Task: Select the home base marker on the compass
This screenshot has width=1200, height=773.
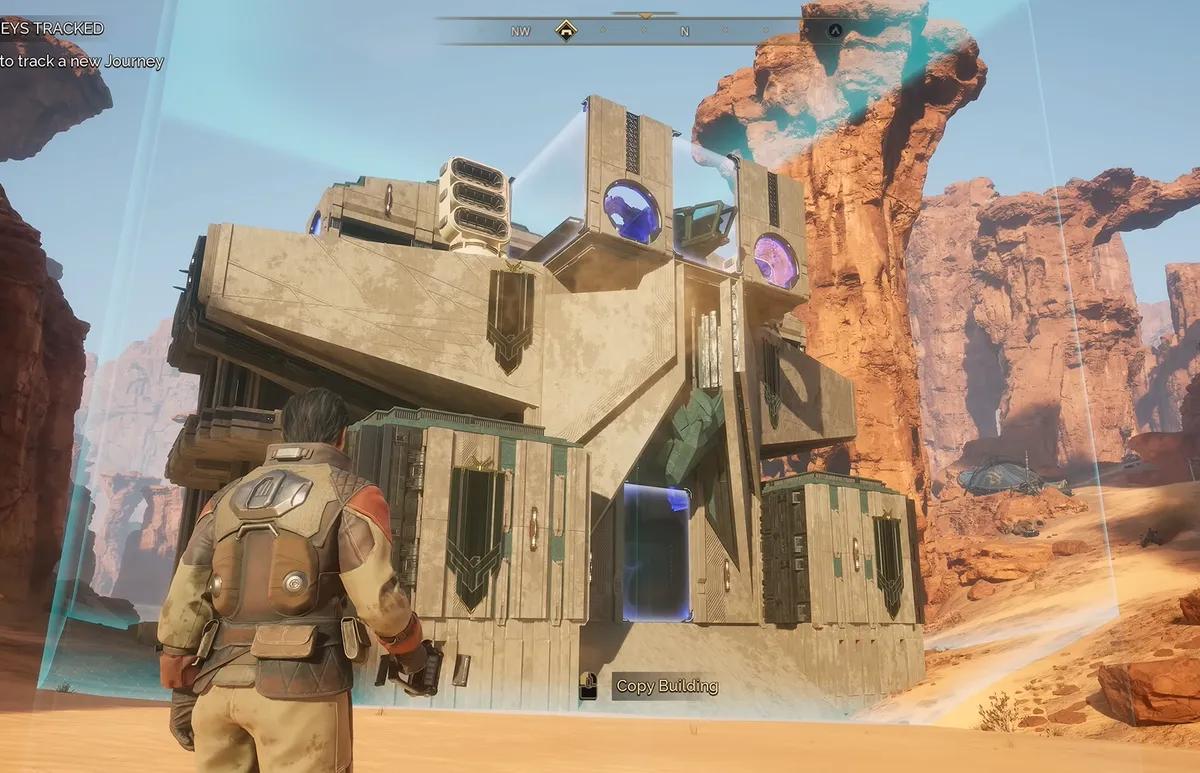Action: point(566,30)
